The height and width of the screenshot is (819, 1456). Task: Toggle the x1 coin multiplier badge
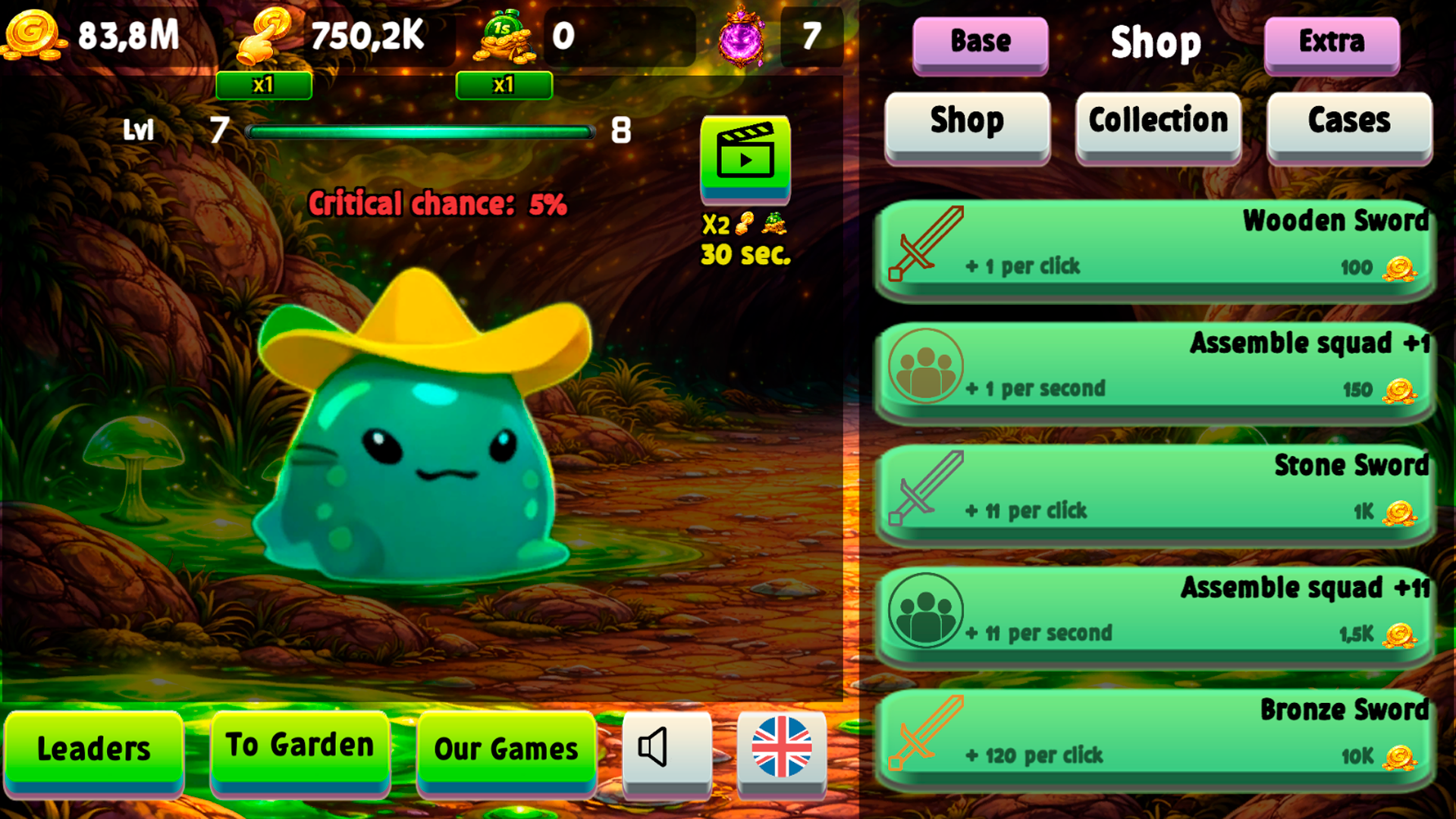tap(264, 86)
